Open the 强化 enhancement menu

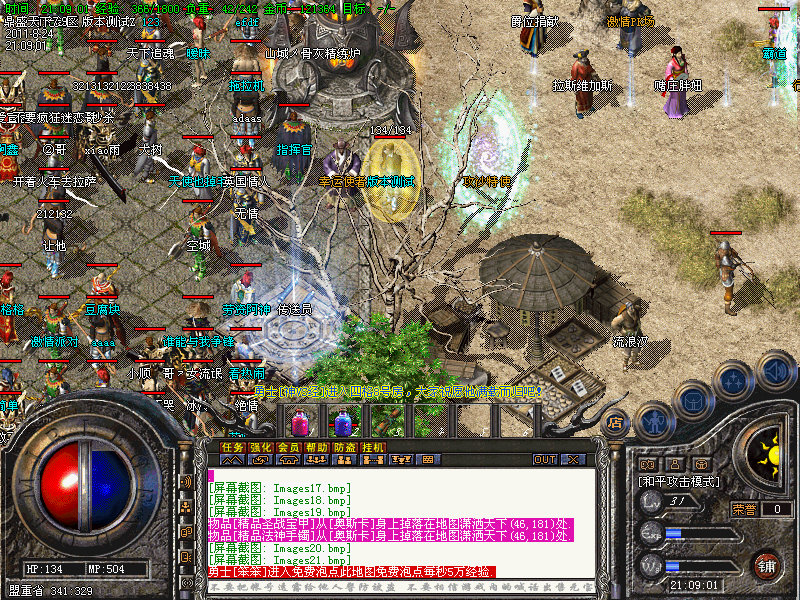coord(260,447)
